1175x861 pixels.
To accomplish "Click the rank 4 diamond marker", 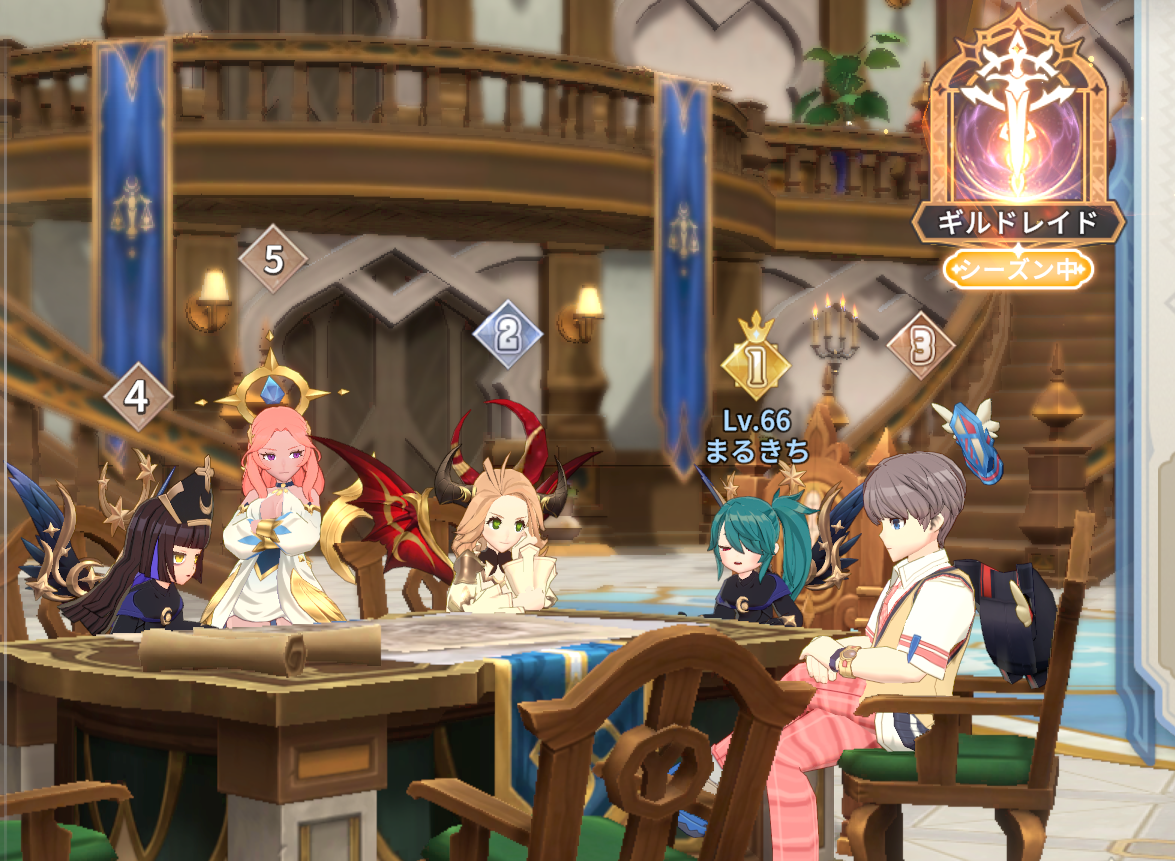I will [137, 397].
